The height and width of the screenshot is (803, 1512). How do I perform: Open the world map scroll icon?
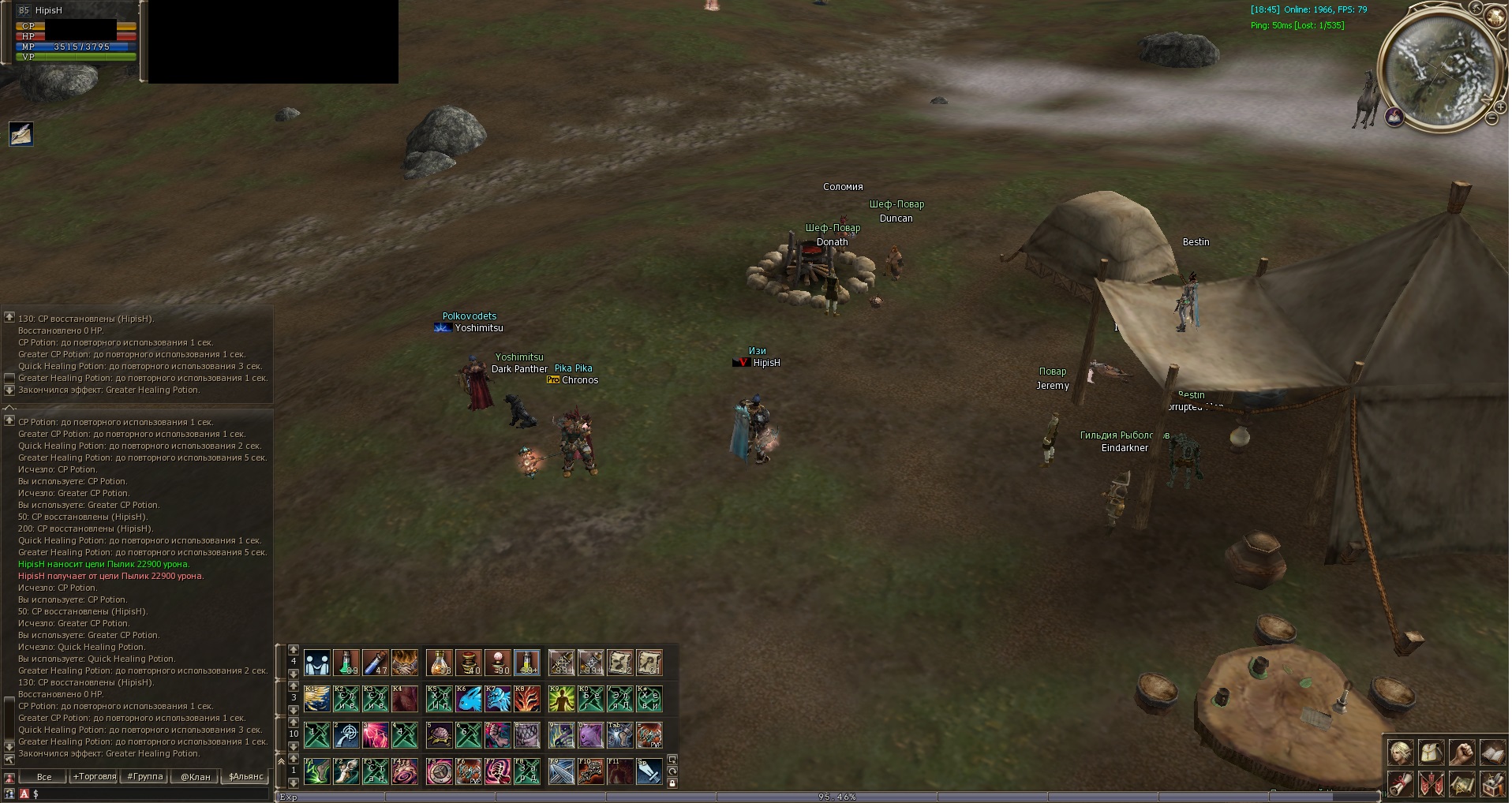pos(1461,784)
